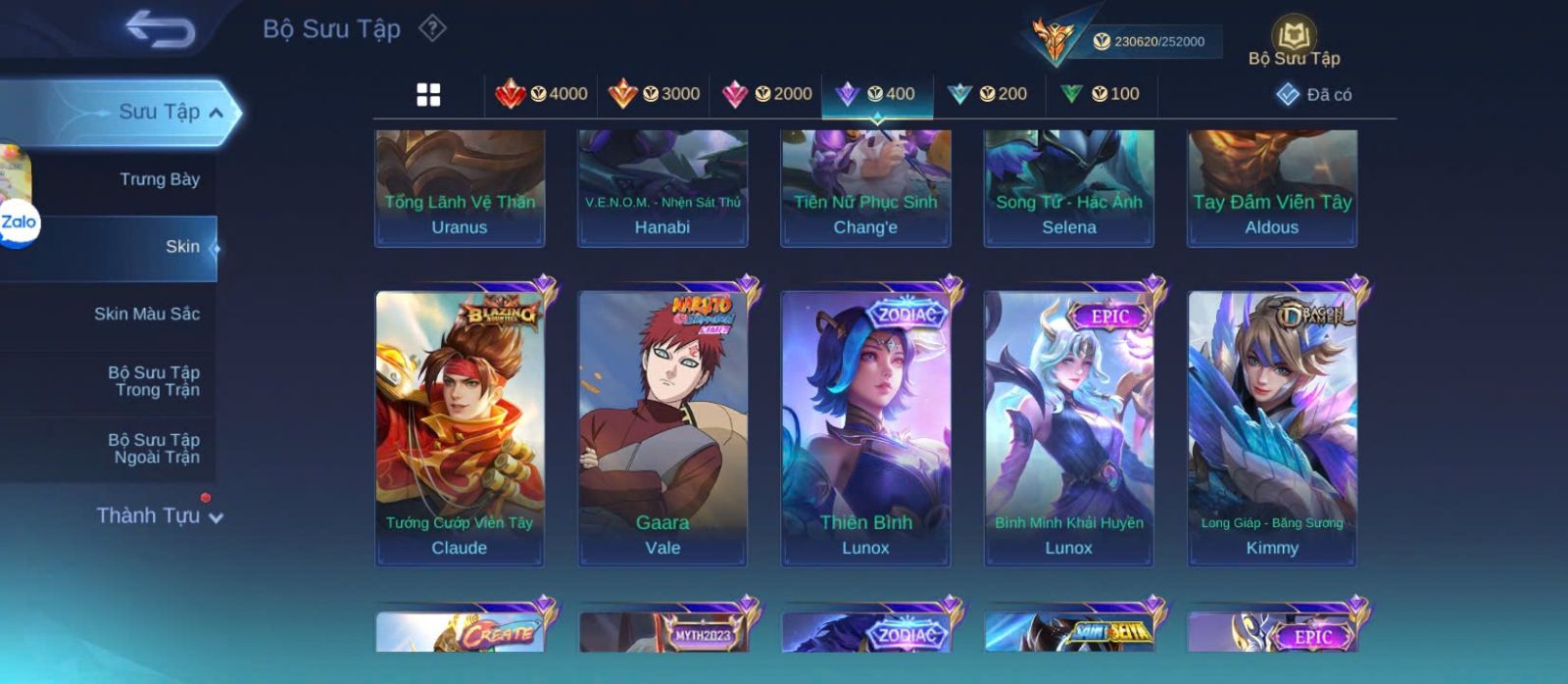Viewport: 1568px width, 684px height.
Task: Switch to the 200 points tier tab
Action: click(987, 94)
